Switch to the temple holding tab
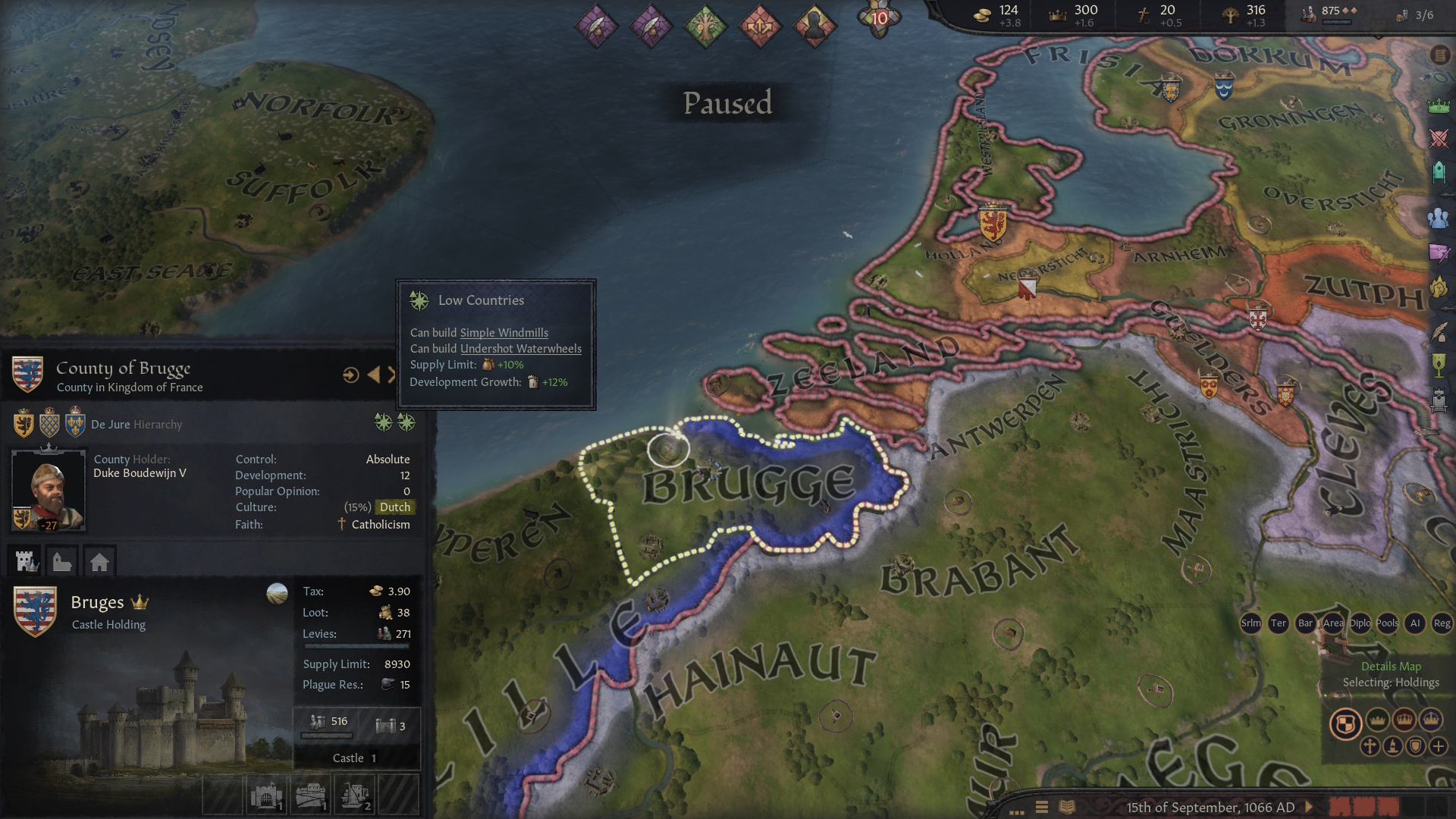 click(63, 561)
